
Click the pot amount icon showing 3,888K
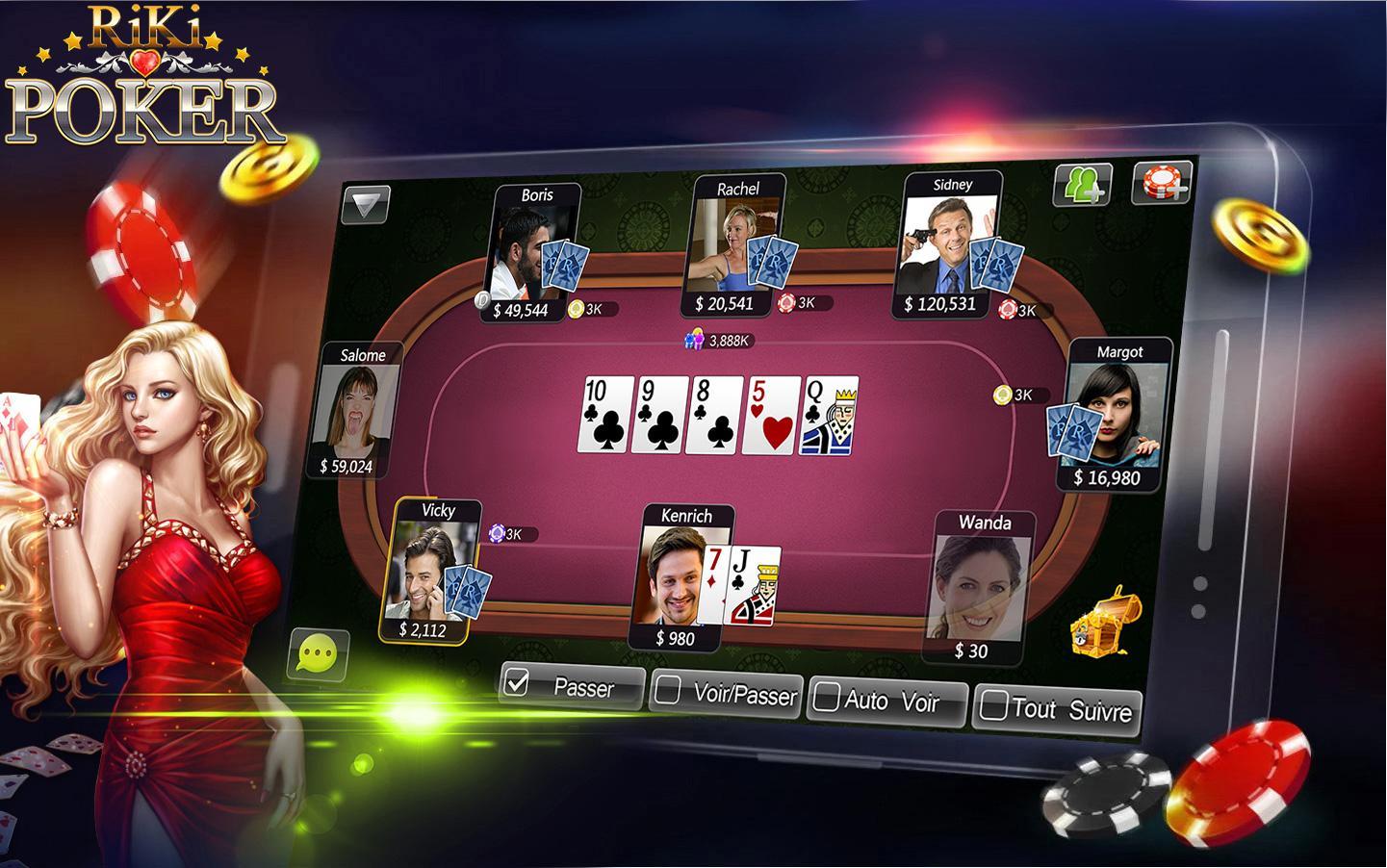coord(695,338)
